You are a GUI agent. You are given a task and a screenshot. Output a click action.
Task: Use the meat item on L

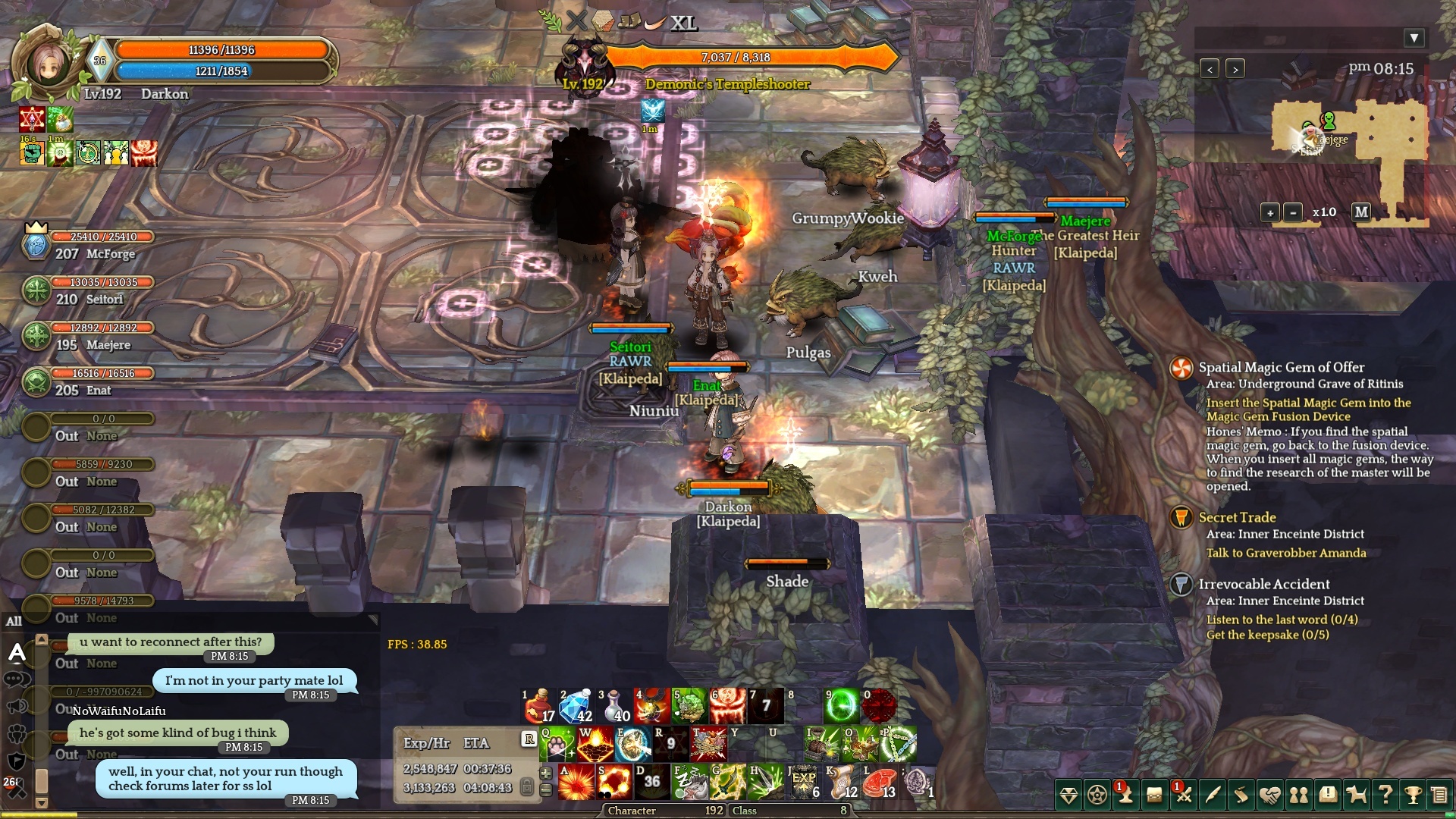[x=880, y=782]
